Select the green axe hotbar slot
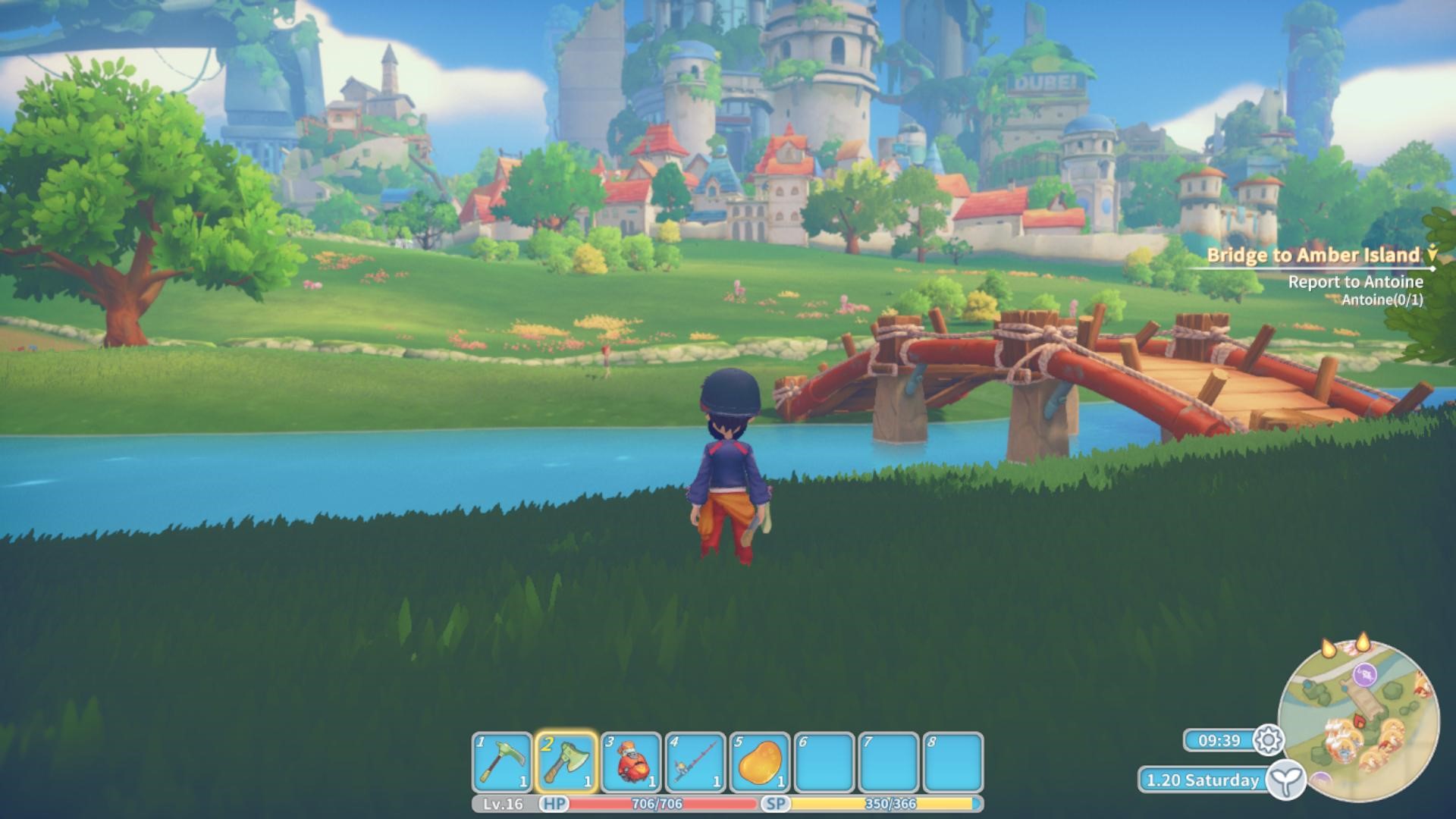1456x819 pixels. [x=566, y=762]
